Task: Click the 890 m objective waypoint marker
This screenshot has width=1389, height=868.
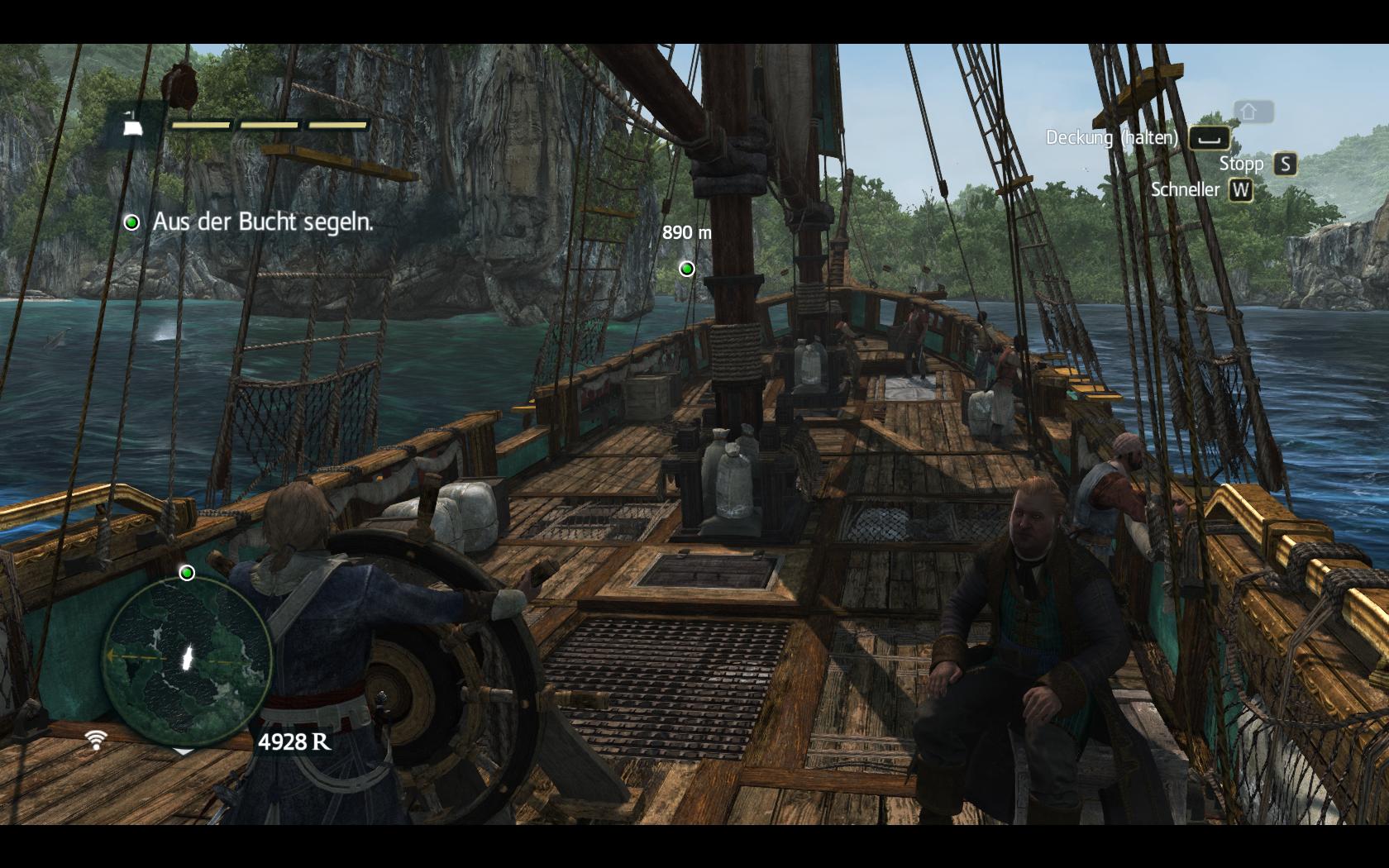Action: pos(686,269)
